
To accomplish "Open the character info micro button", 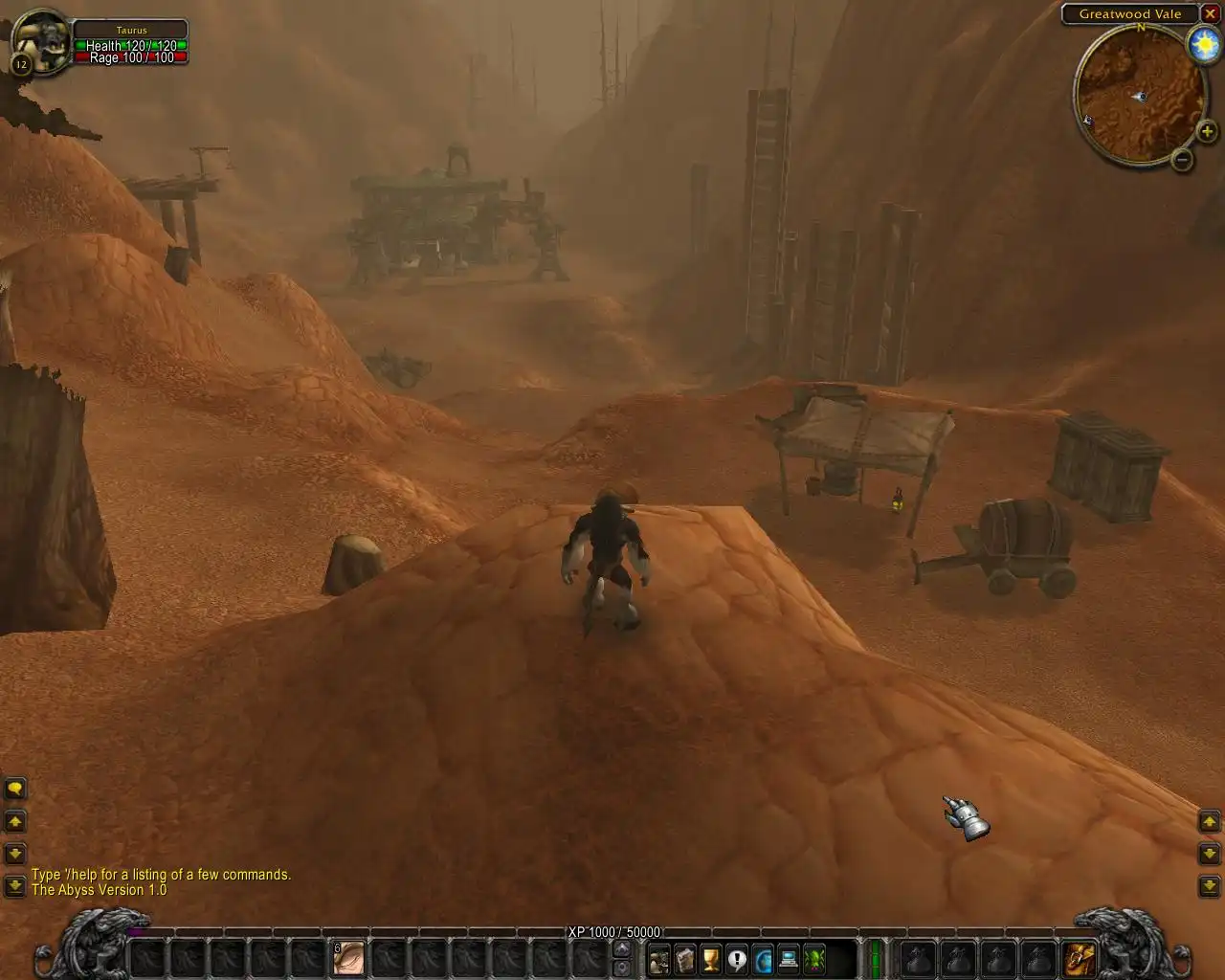I will click(x=659, y=958).
